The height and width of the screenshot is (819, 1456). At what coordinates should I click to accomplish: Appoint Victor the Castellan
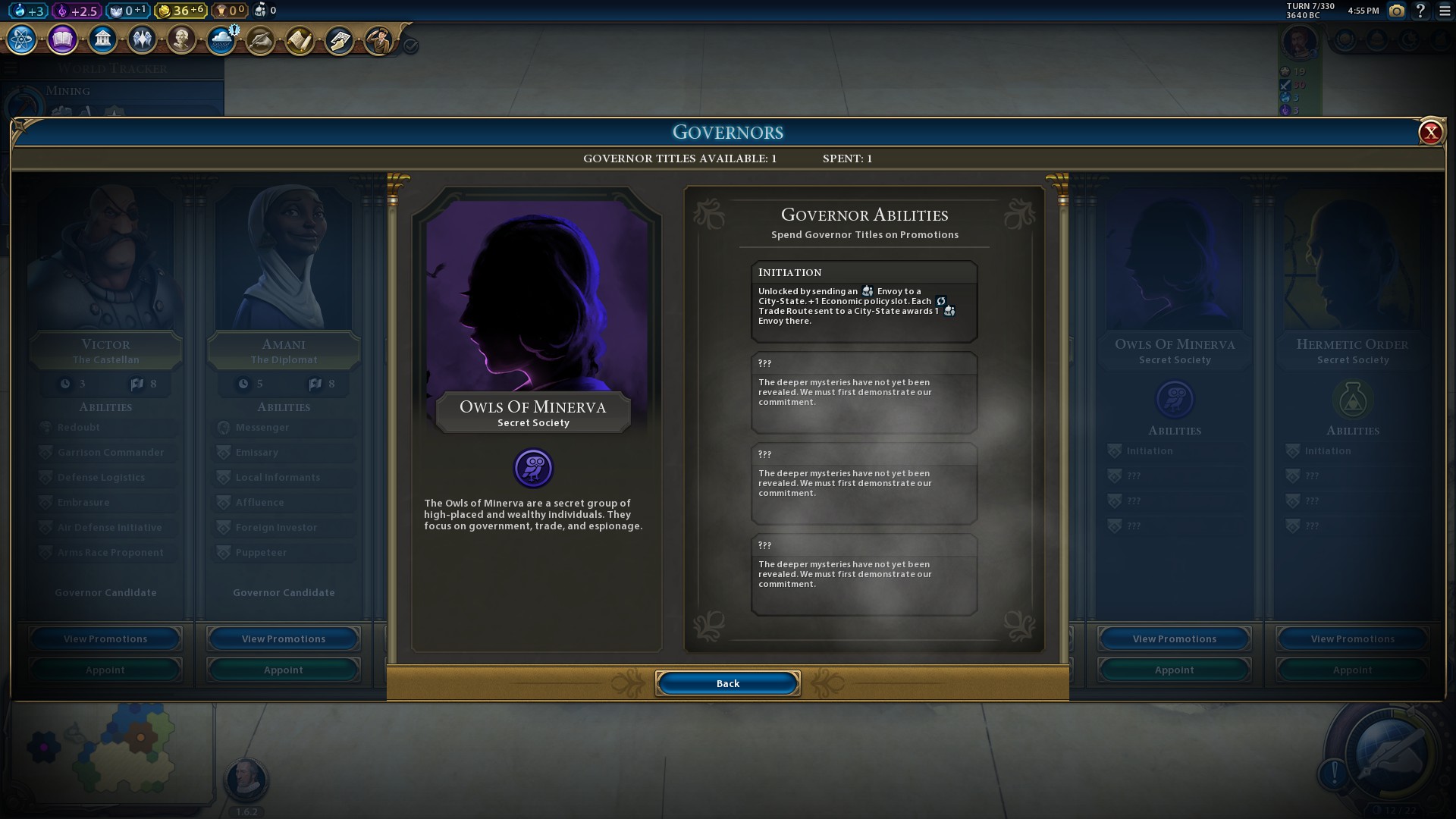click(105, 670)
